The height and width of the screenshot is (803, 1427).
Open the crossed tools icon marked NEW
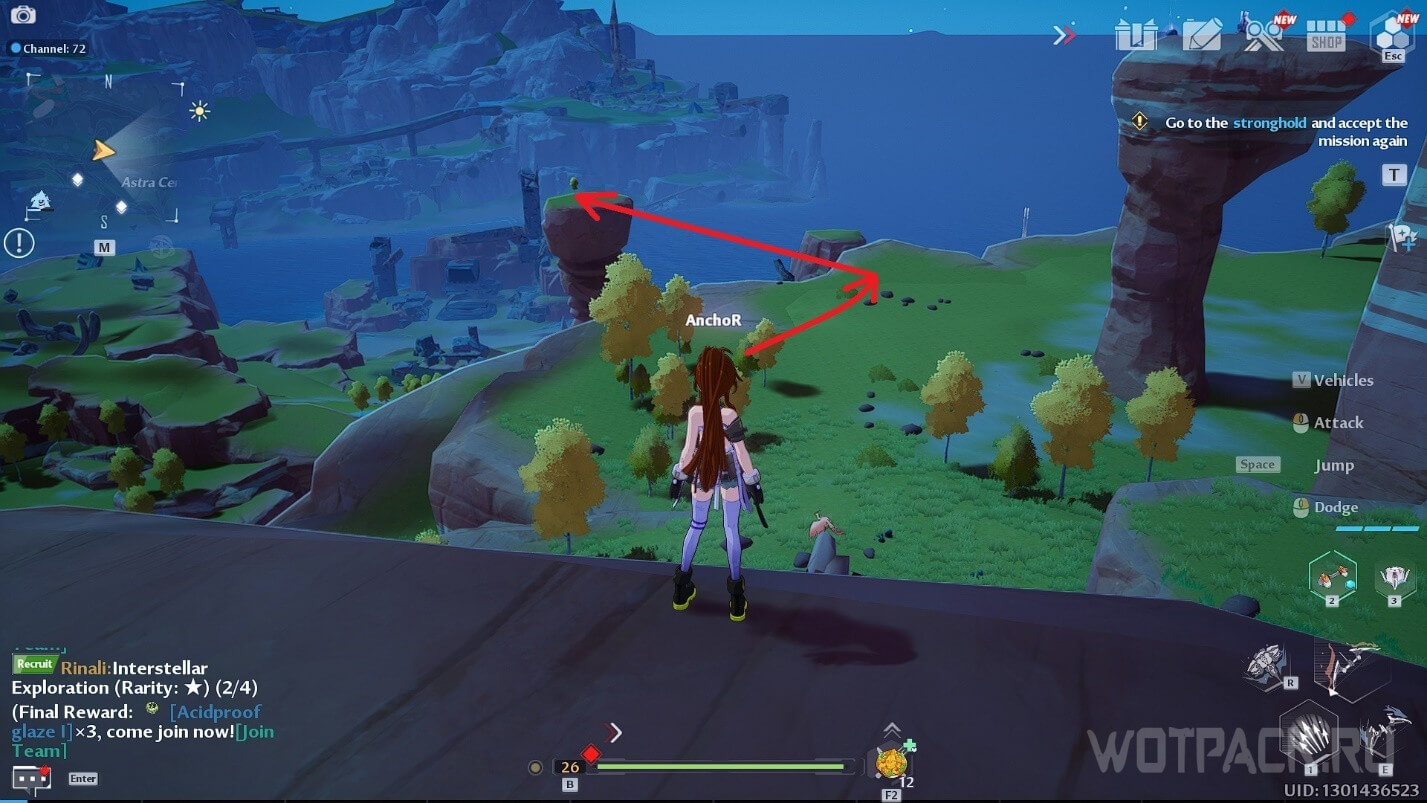1264,36
